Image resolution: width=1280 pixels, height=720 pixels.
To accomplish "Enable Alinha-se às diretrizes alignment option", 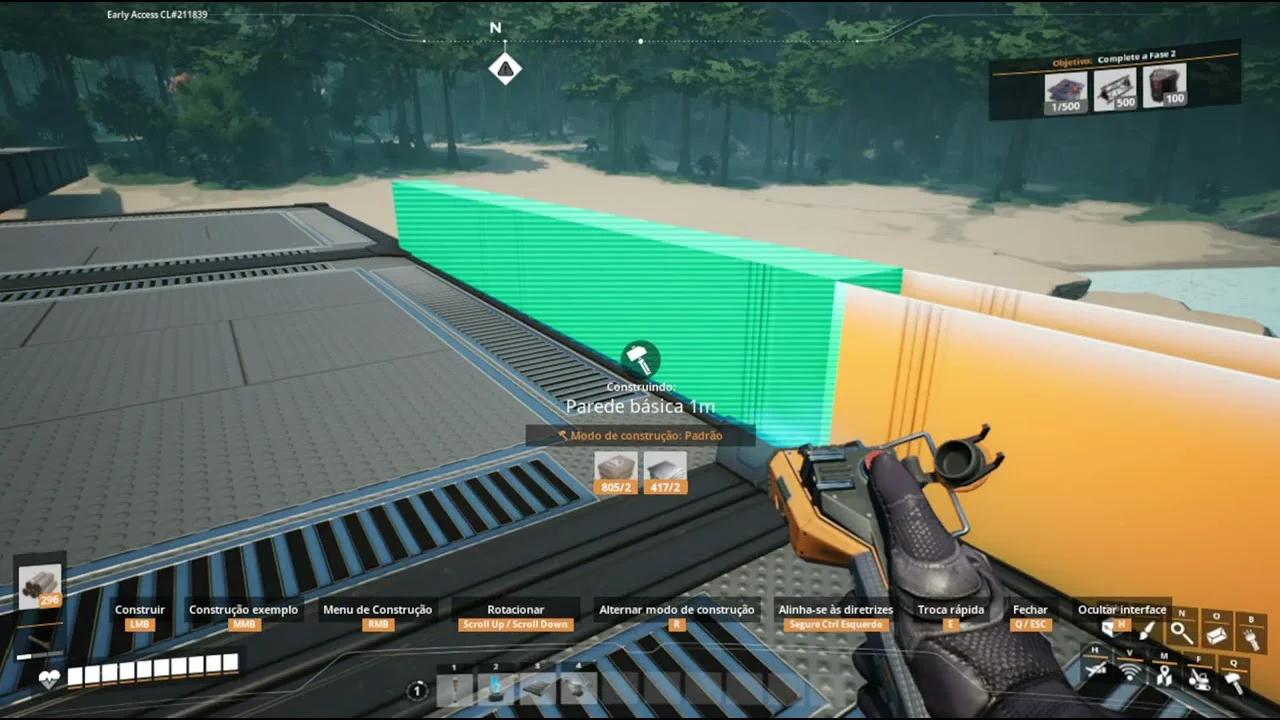I will click(834, 609).
